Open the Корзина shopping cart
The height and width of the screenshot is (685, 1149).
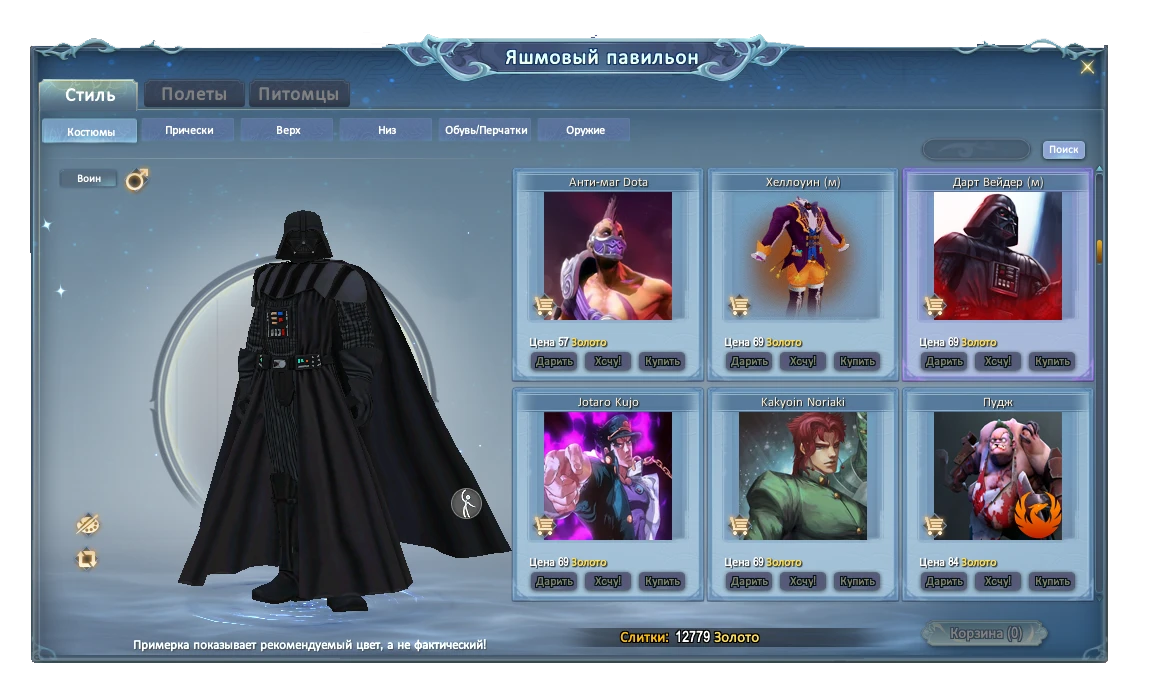pyautogui.click(x=985, y=634)
